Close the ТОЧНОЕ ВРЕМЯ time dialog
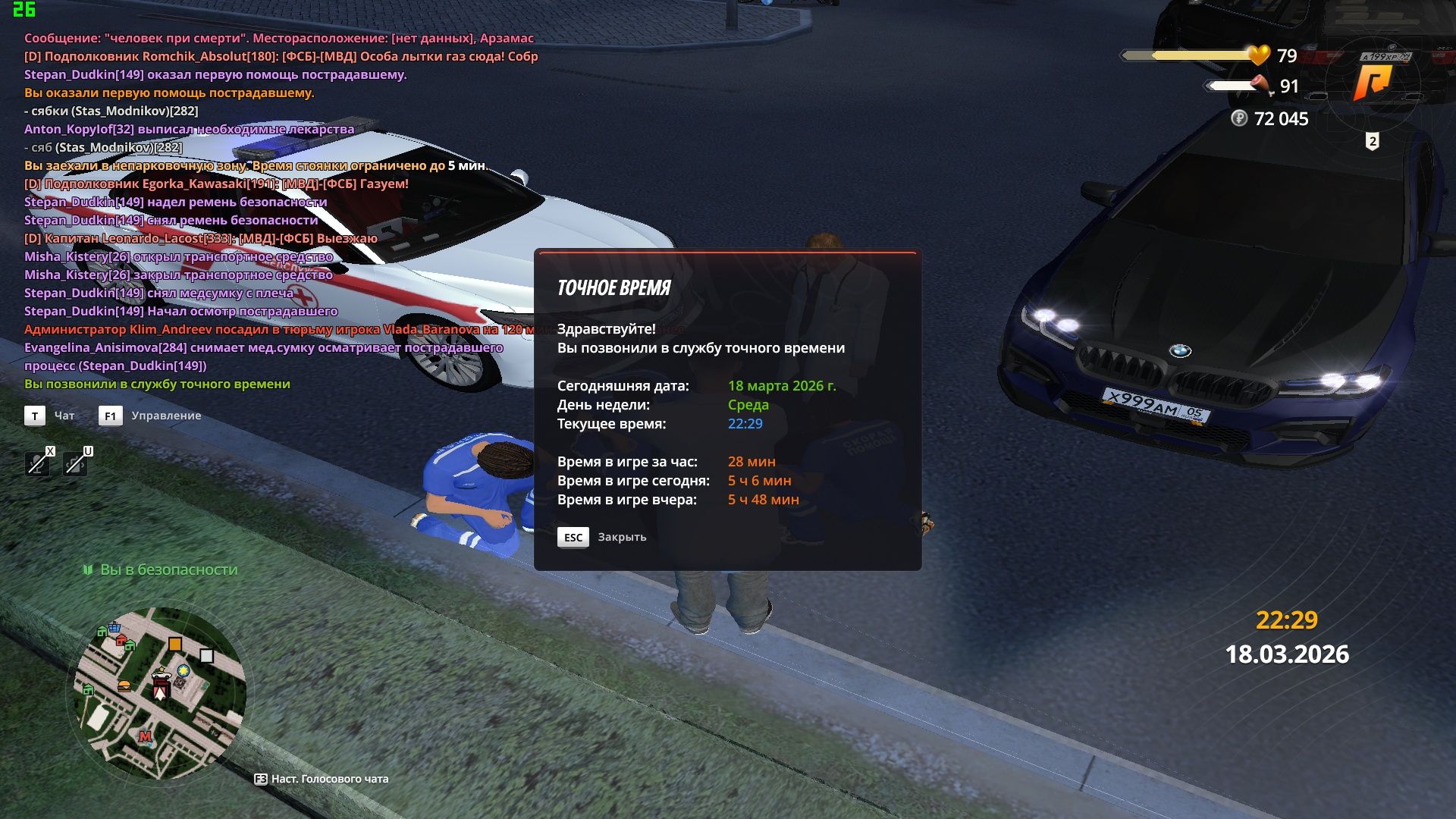Screen dimensions: 1456x819 573,537
